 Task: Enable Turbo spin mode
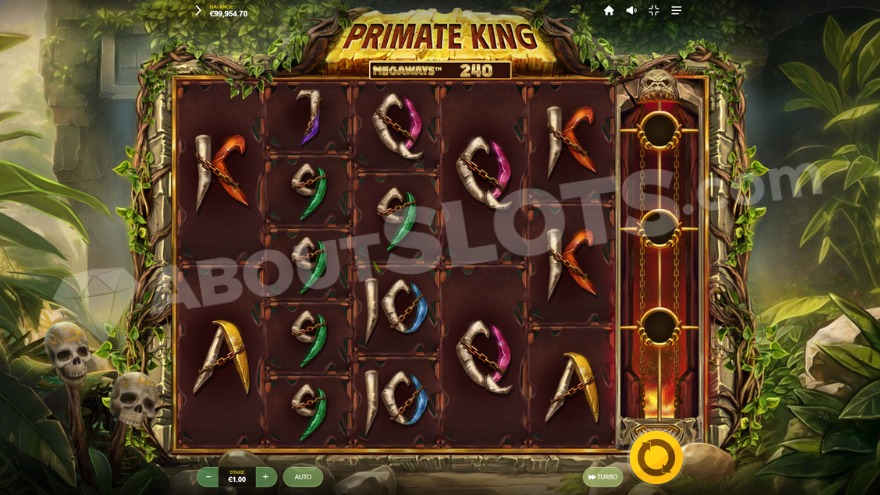tap(602, 477)
